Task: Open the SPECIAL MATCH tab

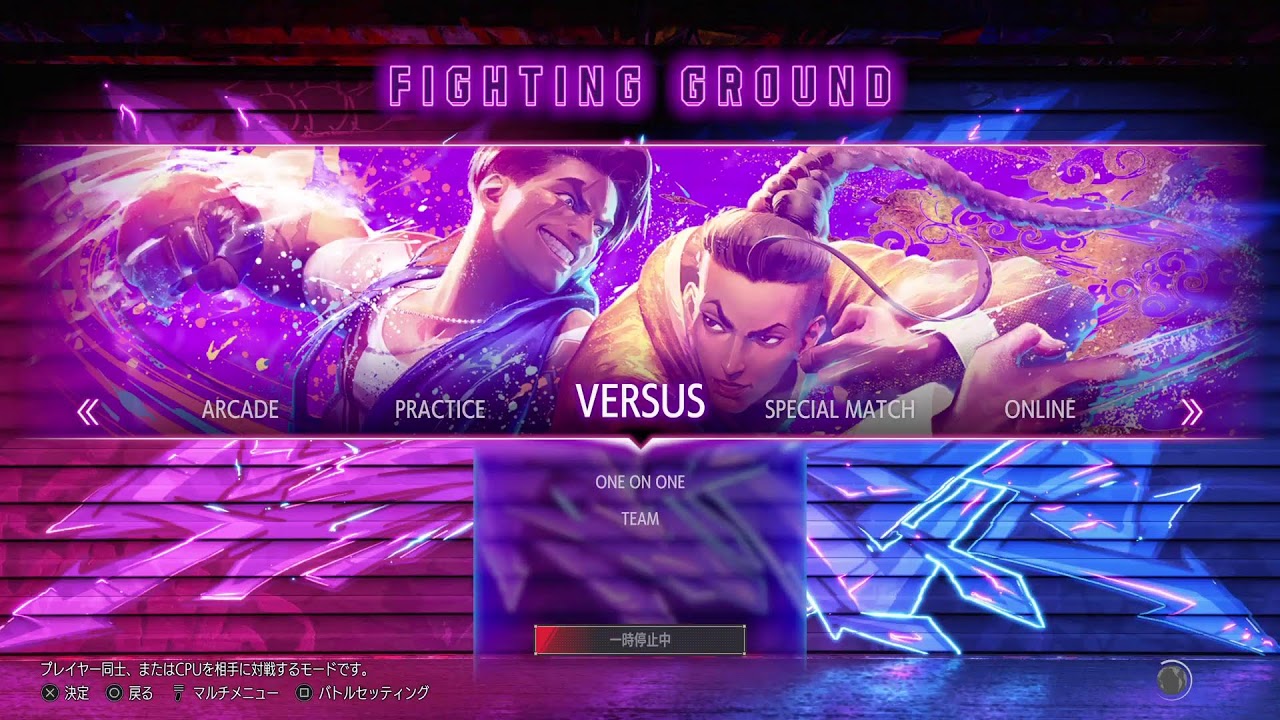Action: (x=839, y=409)
